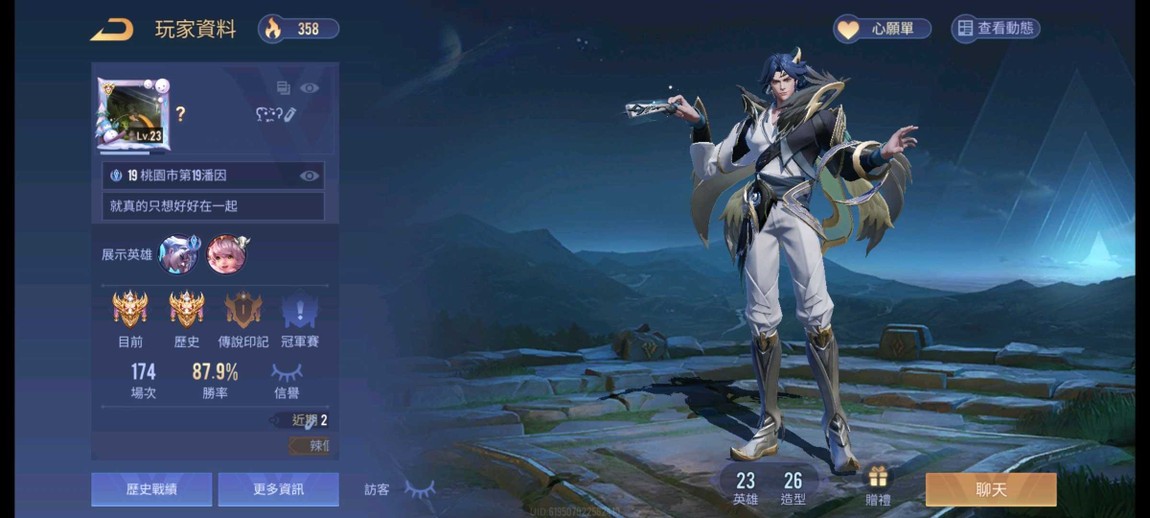Image resolution: width=1150 pixels, height=518 pixels.
Task: View the 26 造型 skin count
Action: pos(793,488)
